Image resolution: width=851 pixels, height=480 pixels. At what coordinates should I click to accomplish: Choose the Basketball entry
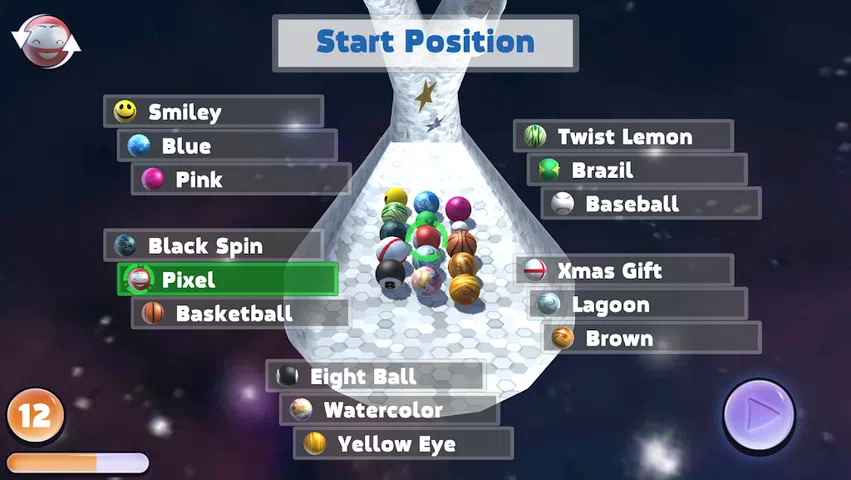point(241,313)
